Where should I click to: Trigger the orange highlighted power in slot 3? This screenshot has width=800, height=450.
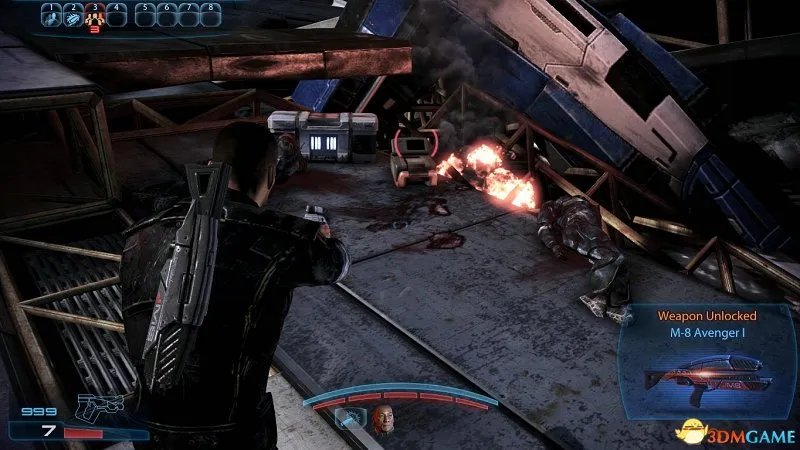[x=96, y=16]
